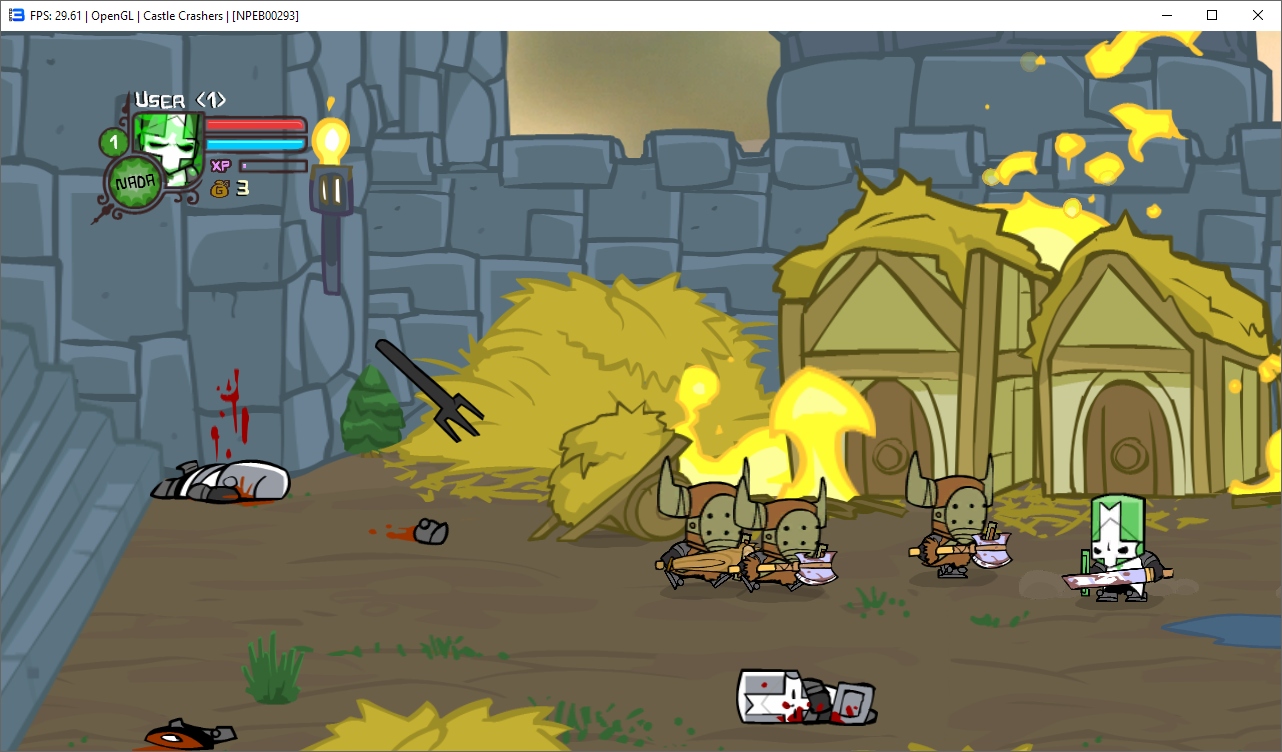Screen dimensions: 1282x752
Task: Minimize the emulator window
Action: coord(1166,15)
